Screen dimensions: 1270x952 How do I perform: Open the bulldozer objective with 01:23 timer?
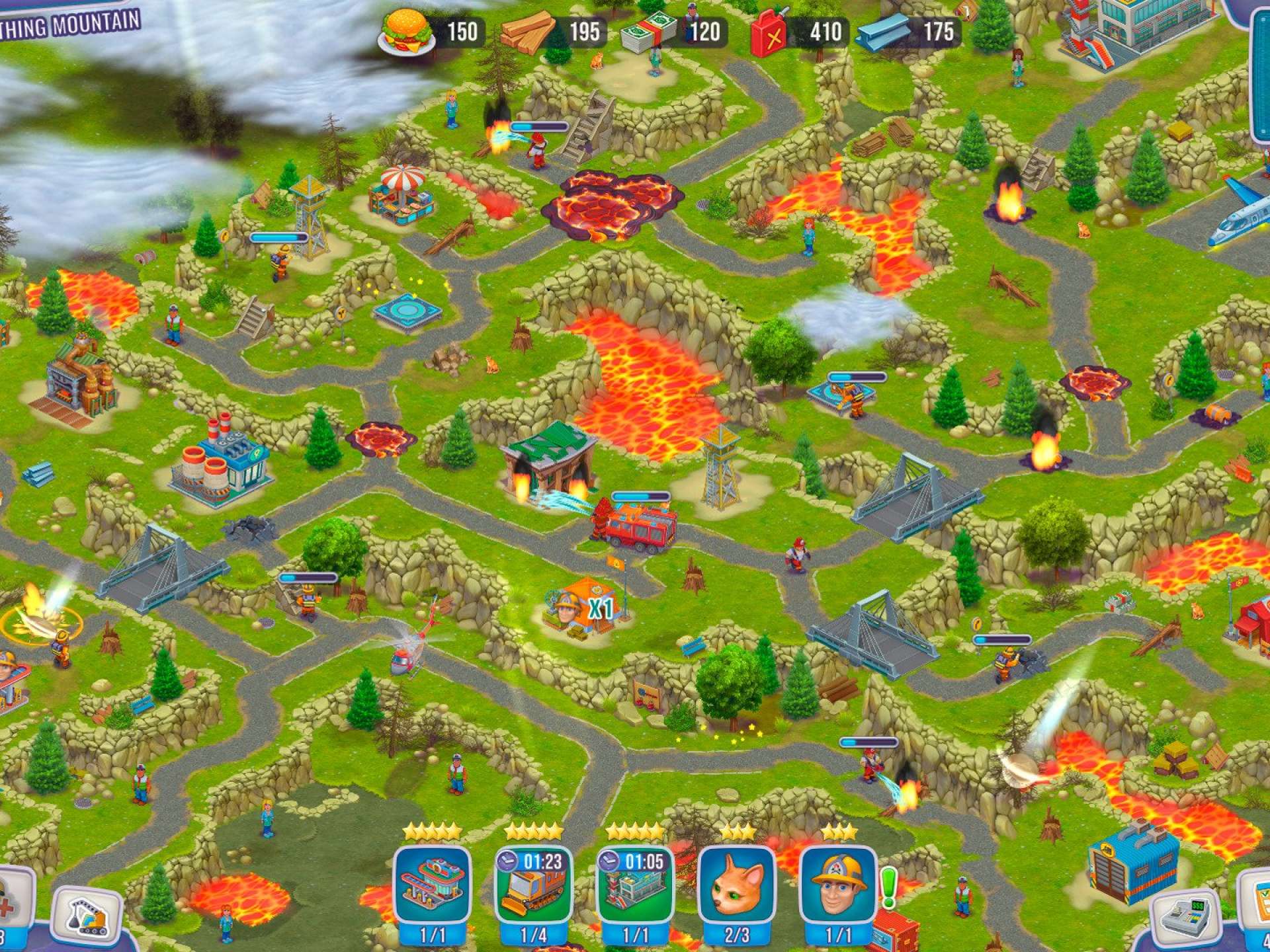click(534, 886)
